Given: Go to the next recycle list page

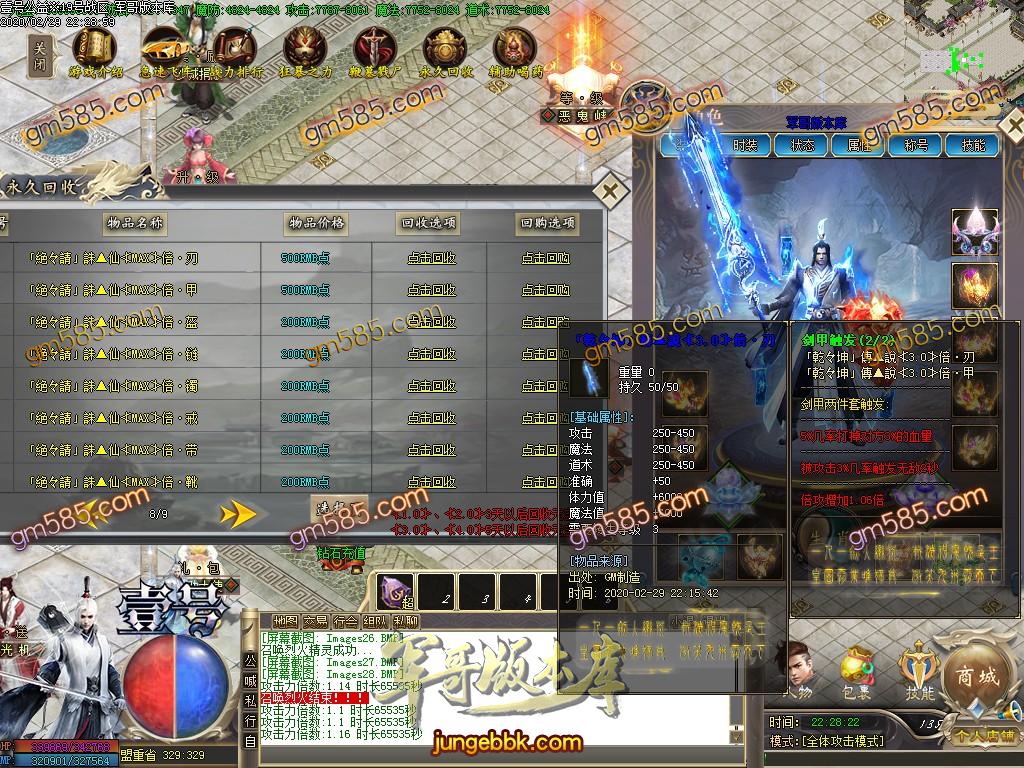Looking at the screenshot, I should 238,514.
